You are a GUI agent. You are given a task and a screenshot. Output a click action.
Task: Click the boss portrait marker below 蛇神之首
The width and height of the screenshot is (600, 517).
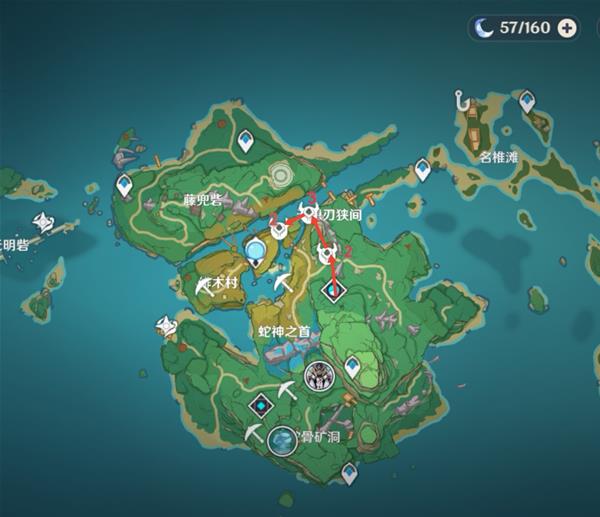[319, 376]
